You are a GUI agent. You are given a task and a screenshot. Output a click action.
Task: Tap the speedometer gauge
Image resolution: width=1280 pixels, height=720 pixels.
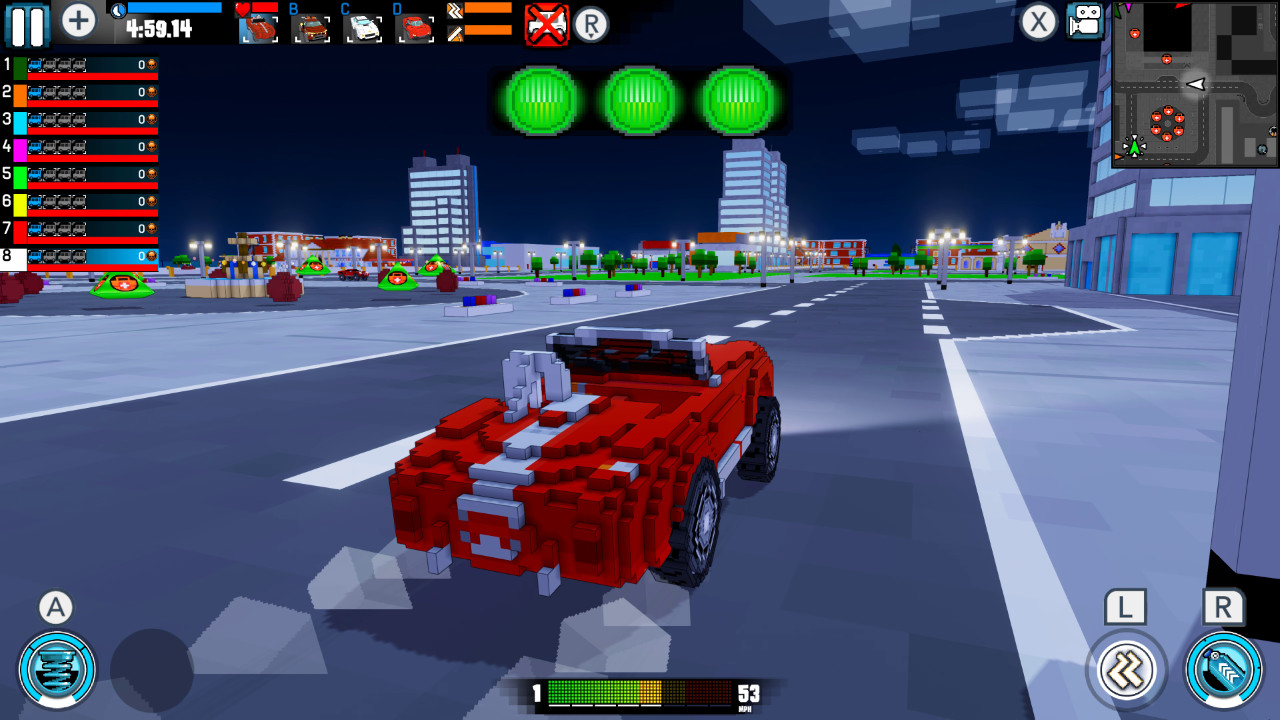coord(640,691)
